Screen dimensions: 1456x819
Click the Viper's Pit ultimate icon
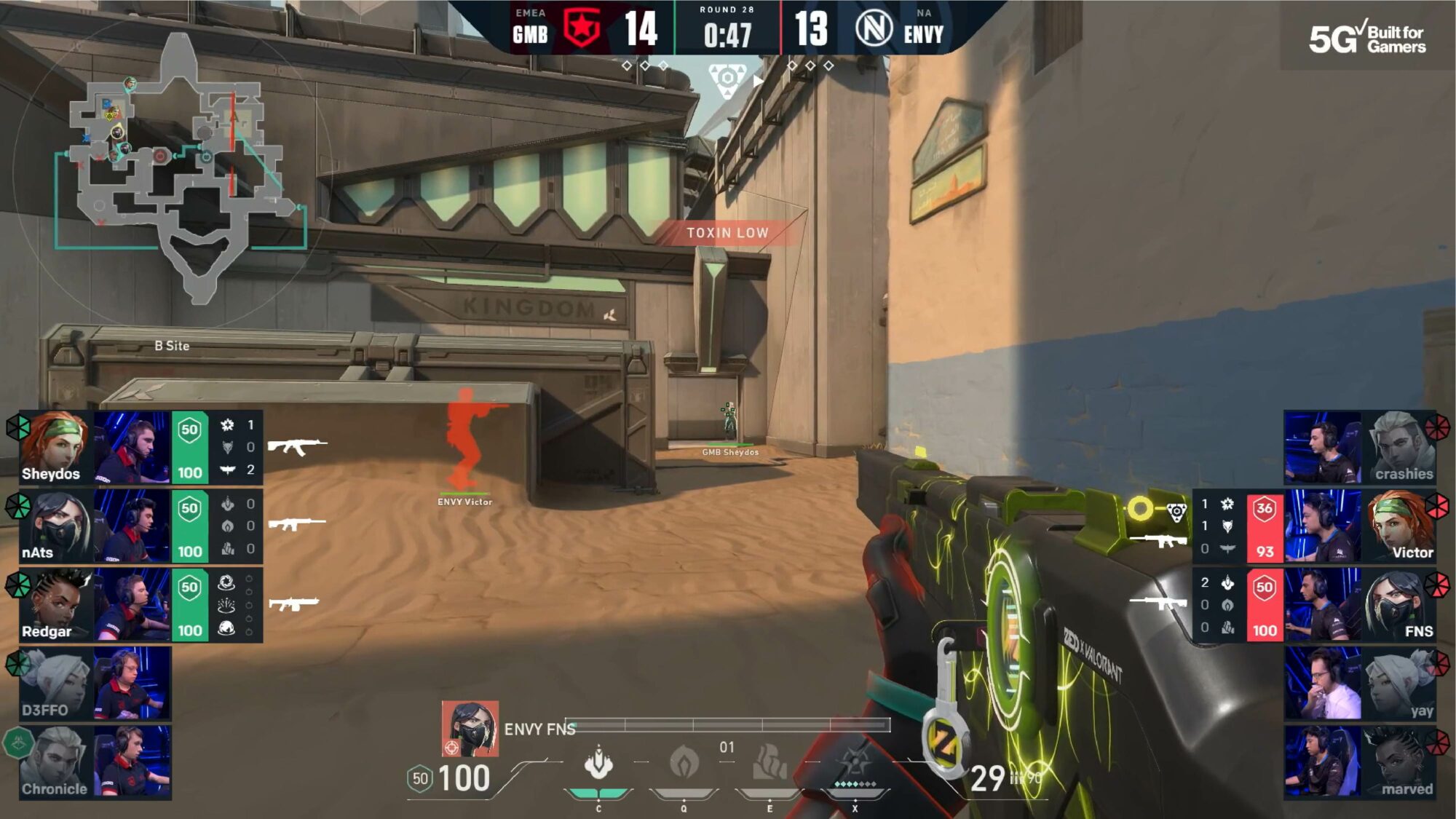(855, 763)
